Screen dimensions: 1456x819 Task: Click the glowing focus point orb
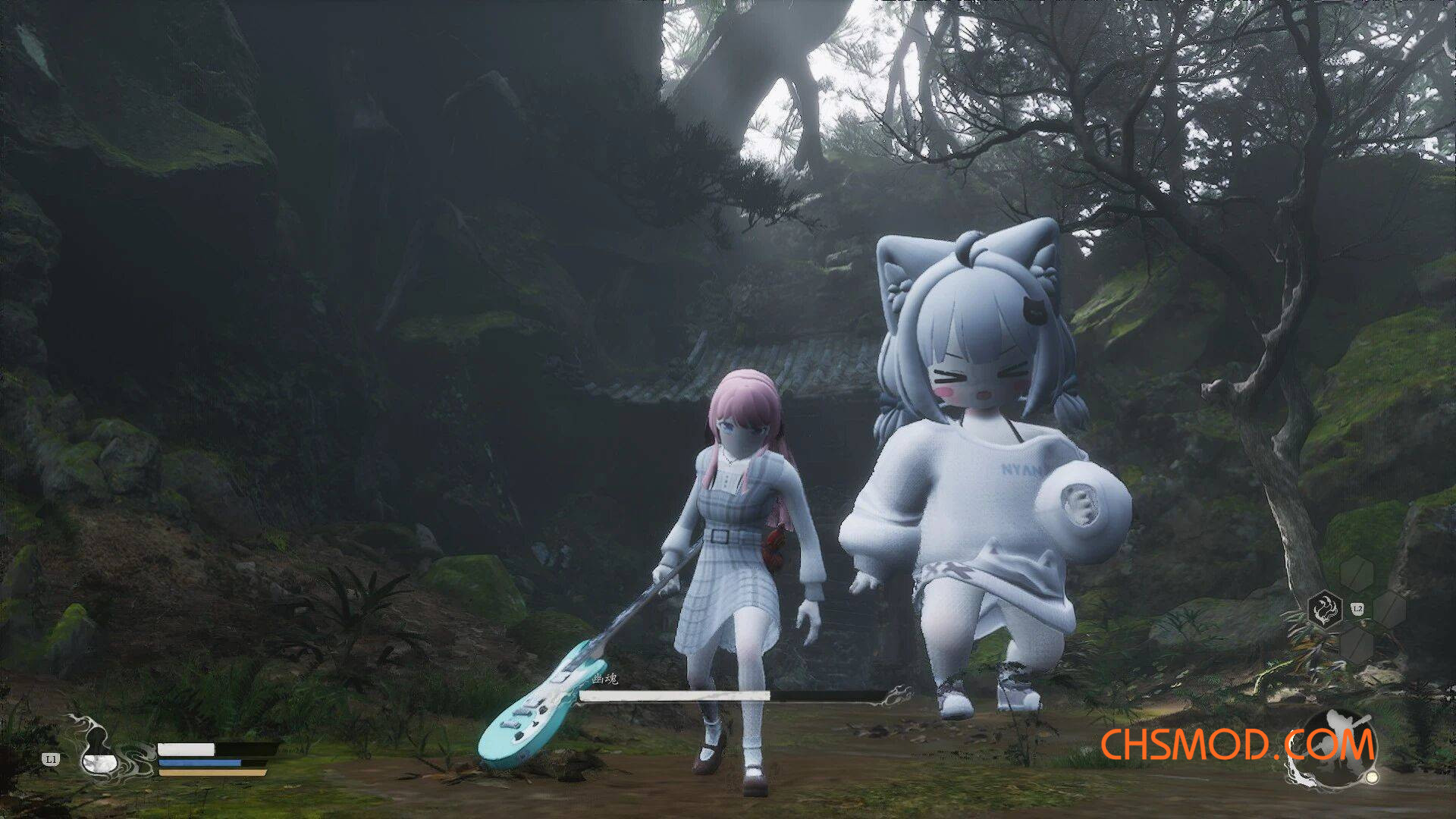coord(1371,778)
